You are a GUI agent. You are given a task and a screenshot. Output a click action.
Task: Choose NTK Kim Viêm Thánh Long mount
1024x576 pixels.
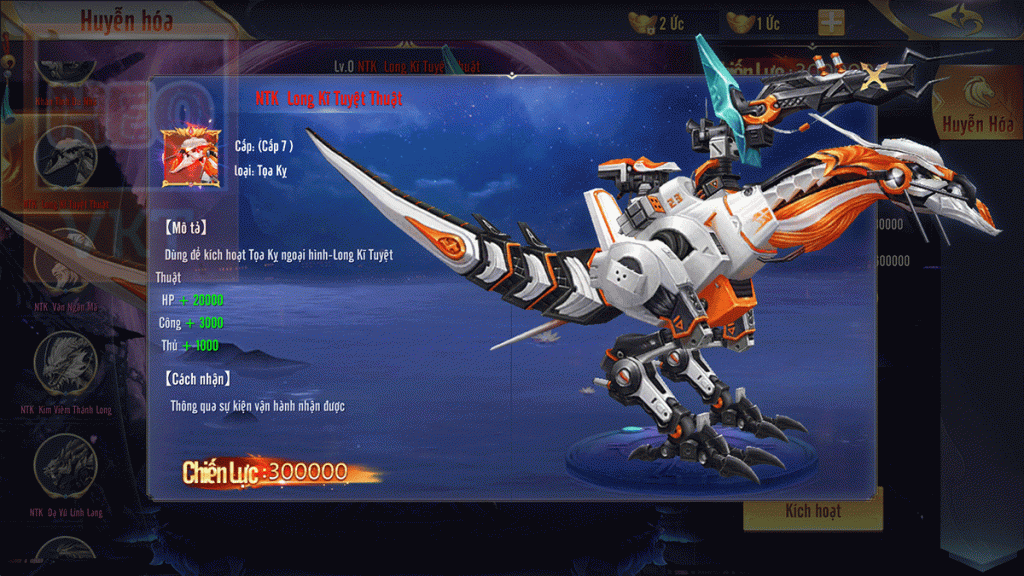coord(67,364)
